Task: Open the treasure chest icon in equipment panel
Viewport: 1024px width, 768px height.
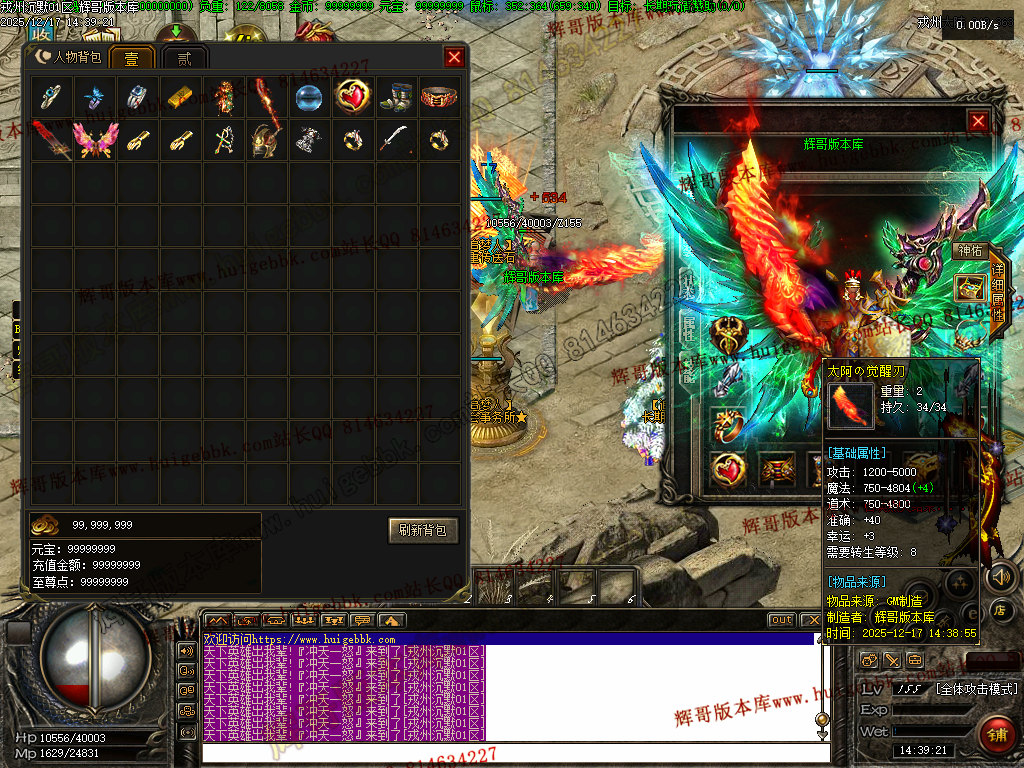Action: (969, 288)
